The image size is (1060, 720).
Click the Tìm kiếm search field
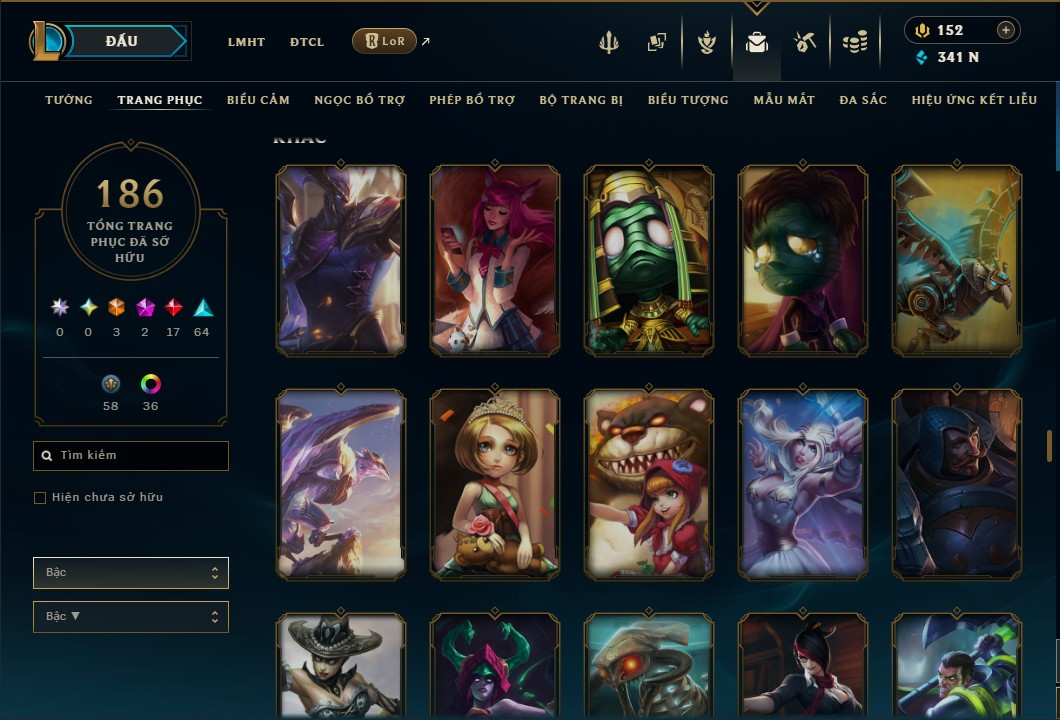(x=131, y=456)
